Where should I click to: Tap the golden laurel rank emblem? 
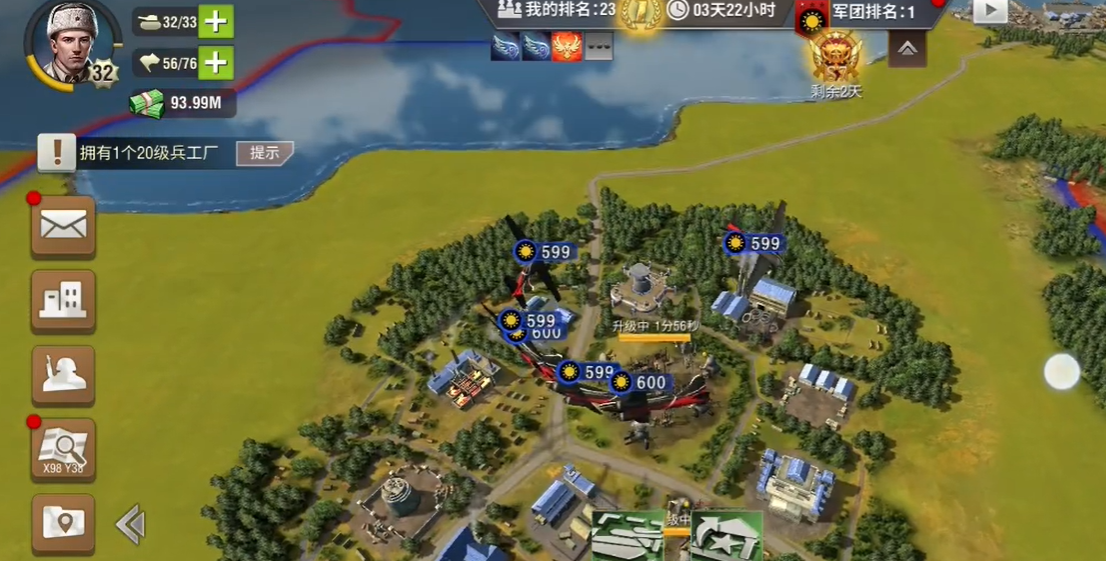click(639, 12)
